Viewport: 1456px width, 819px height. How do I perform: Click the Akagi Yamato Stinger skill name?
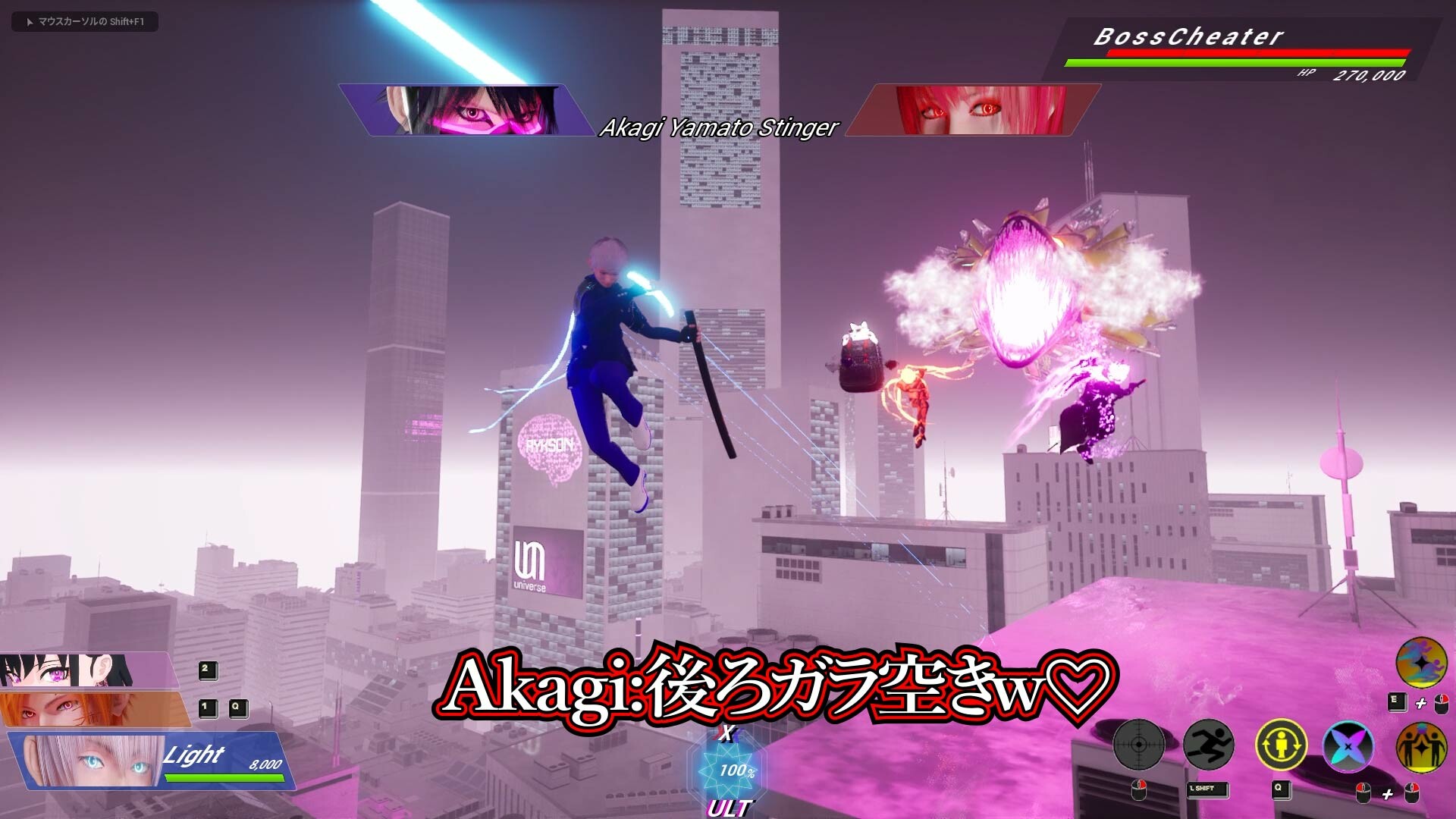[x=719, y=128]
